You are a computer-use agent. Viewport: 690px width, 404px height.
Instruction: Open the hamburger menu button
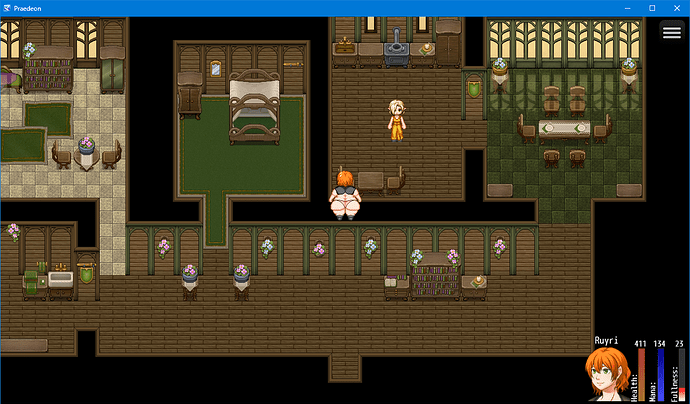(x=671, y=31)
